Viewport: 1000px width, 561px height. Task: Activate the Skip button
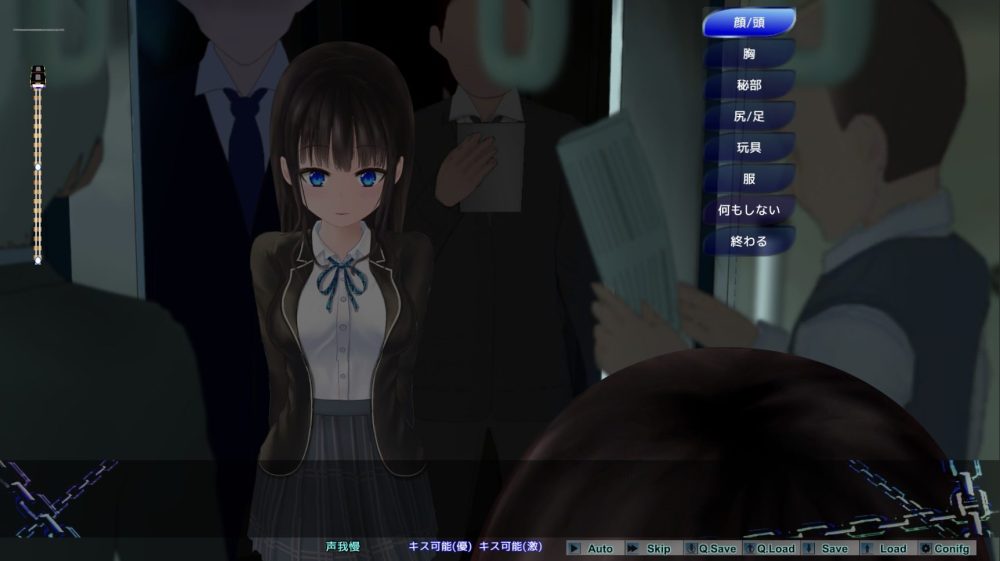651,548
